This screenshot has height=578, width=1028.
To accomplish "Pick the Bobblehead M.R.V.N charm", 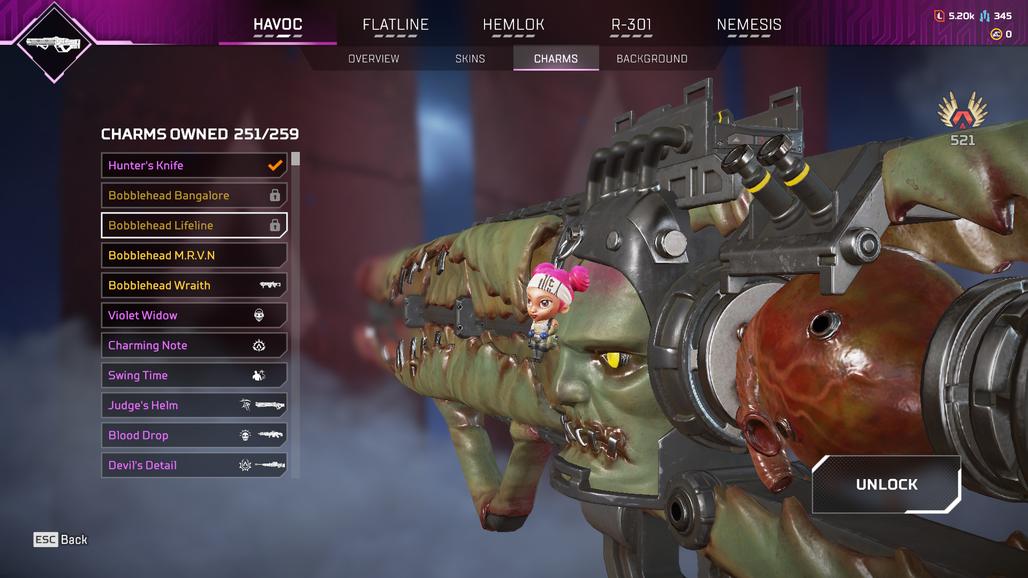I will (x=194, y=255).
